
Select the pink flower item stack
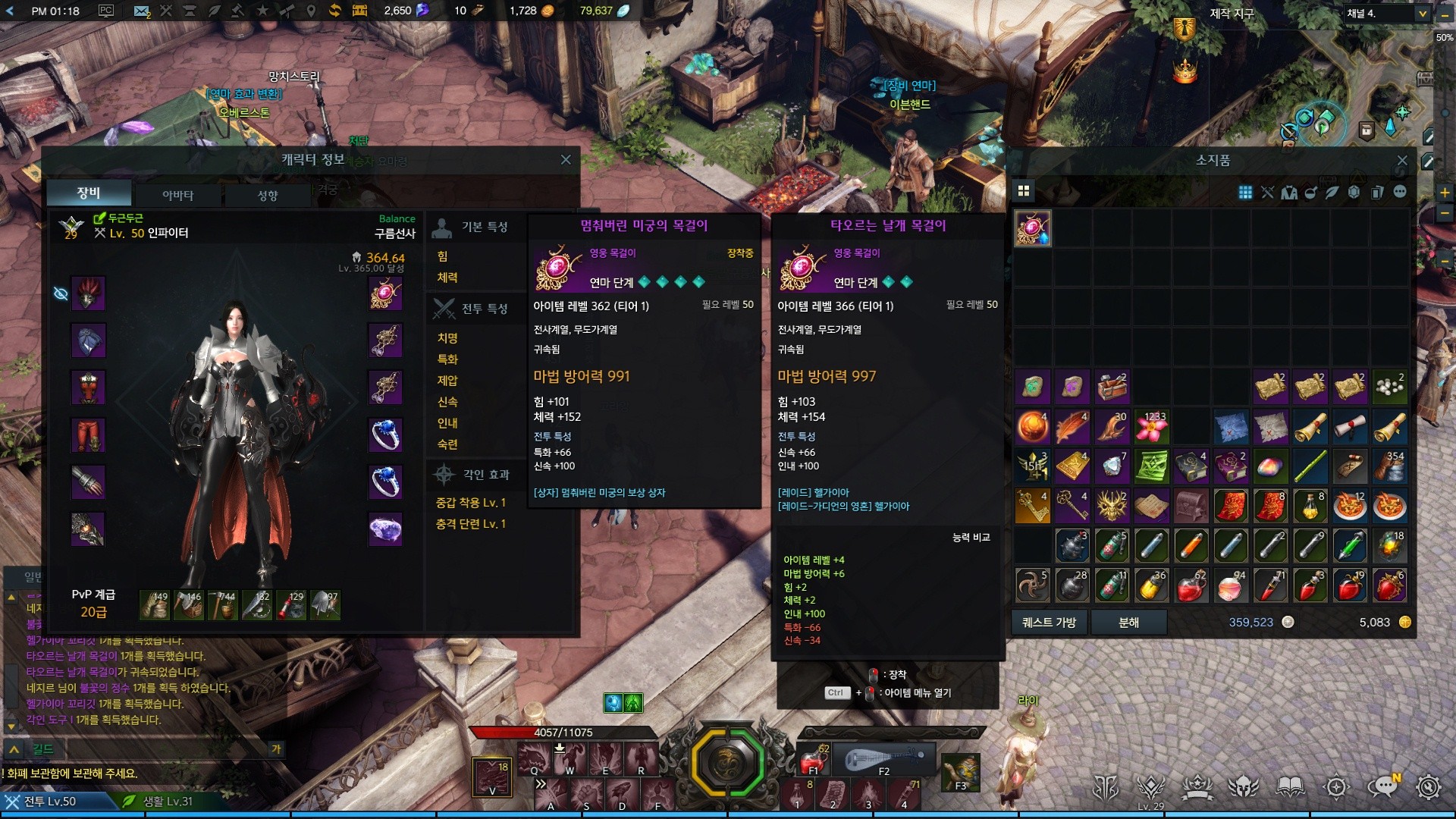click(x=1150, y=427)
